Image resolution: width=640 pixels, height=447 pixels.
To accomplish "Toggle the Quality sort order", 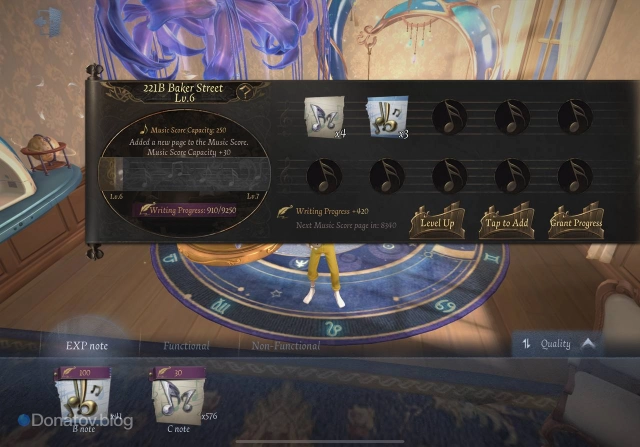I will tap(560, 344).
